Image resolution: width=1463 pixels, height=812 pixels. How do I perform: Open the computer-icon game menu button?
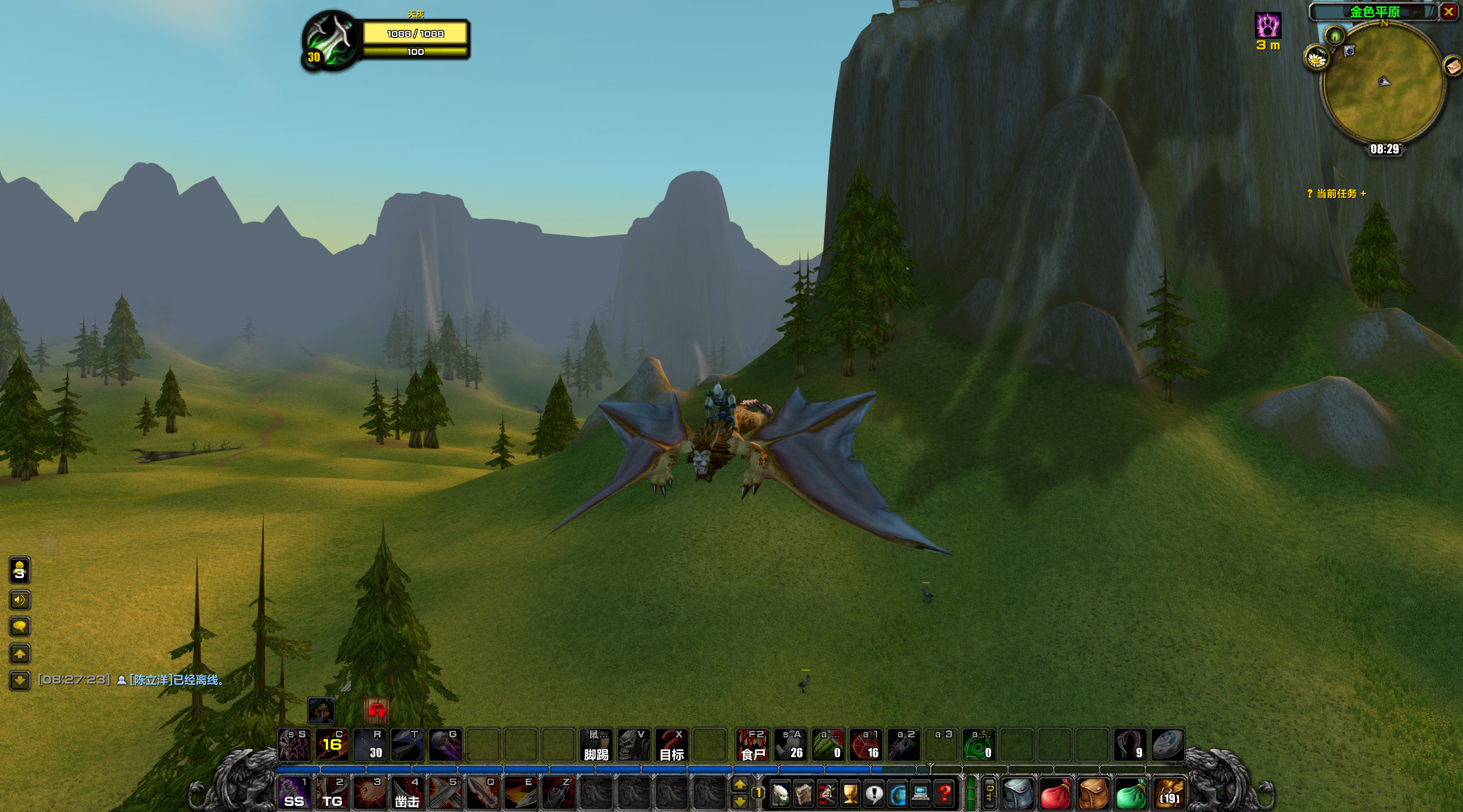921,795
